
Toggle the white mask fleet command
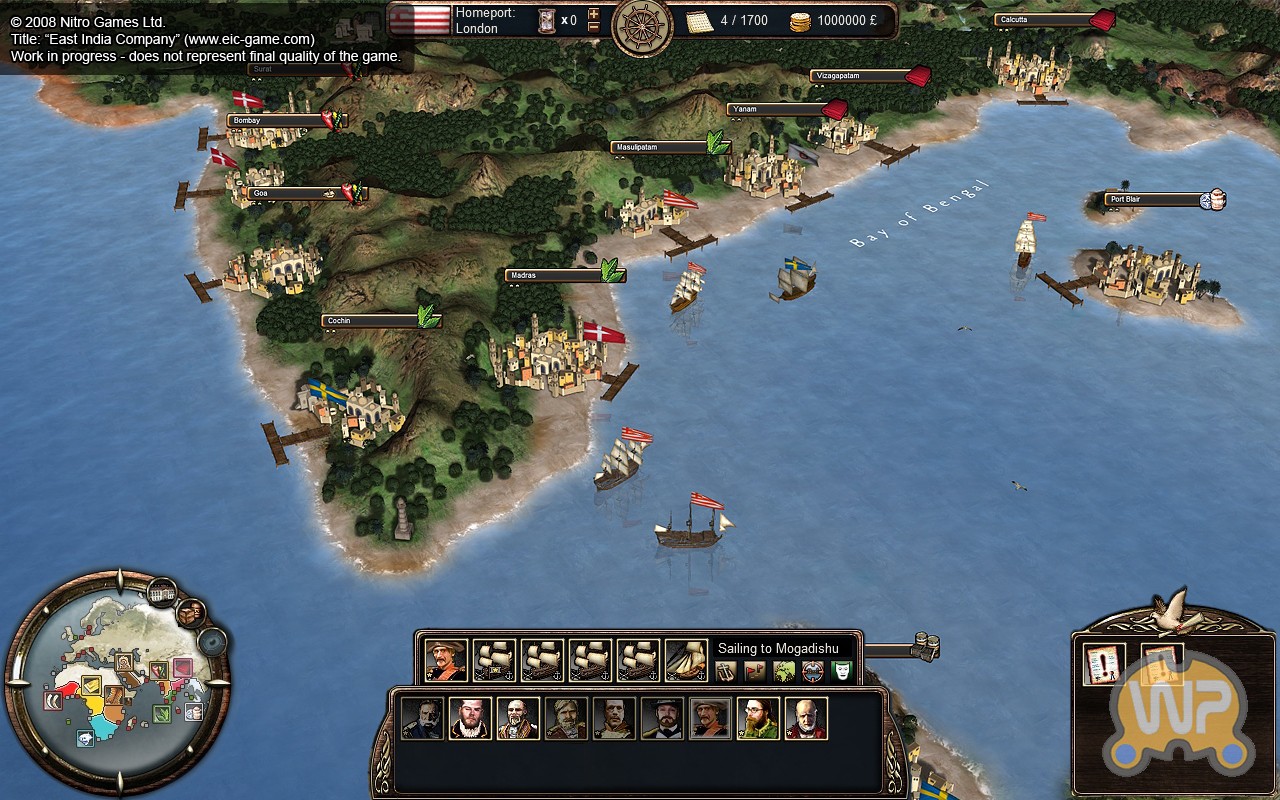pyautogui.click(x=842, y=672)
